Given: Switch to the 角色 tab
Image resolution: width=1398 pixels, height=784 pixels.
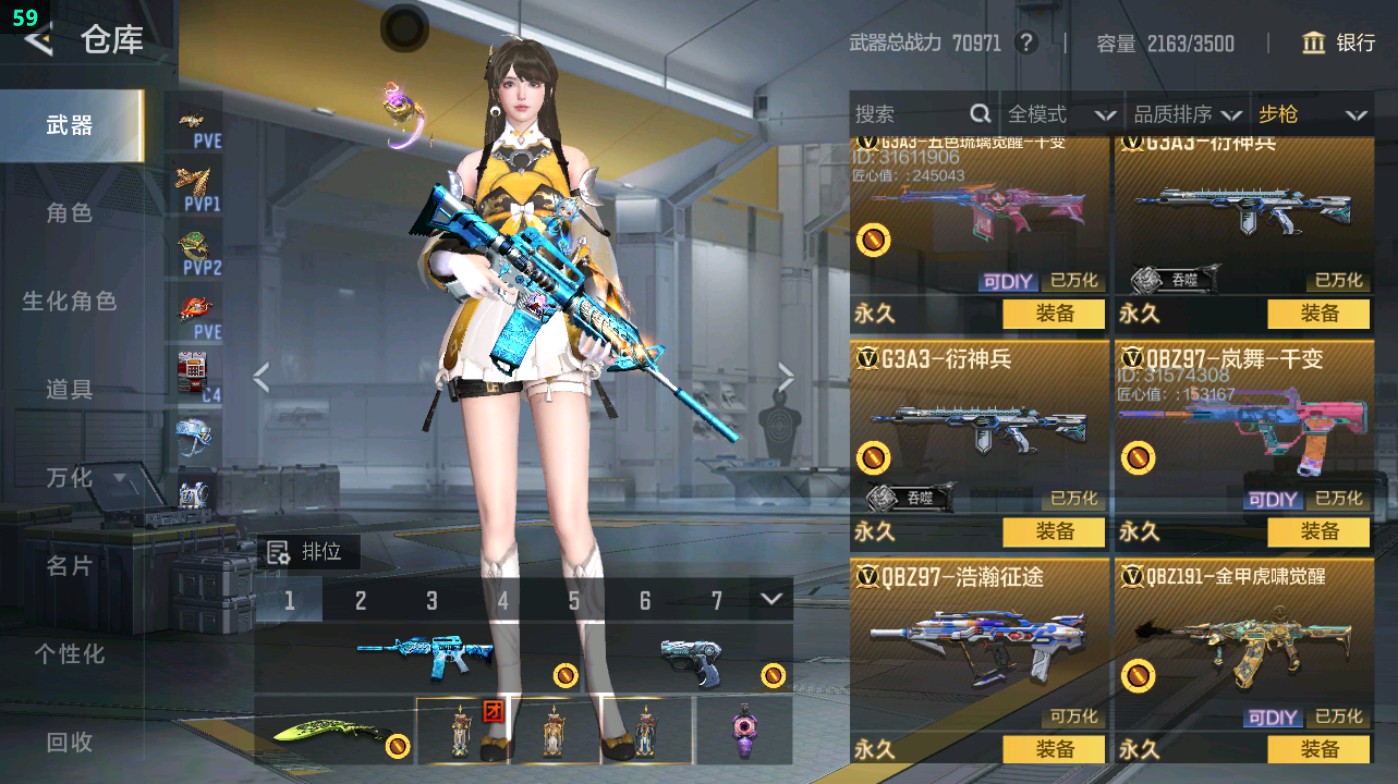Looking at the screenshot, I should [70, 211].
